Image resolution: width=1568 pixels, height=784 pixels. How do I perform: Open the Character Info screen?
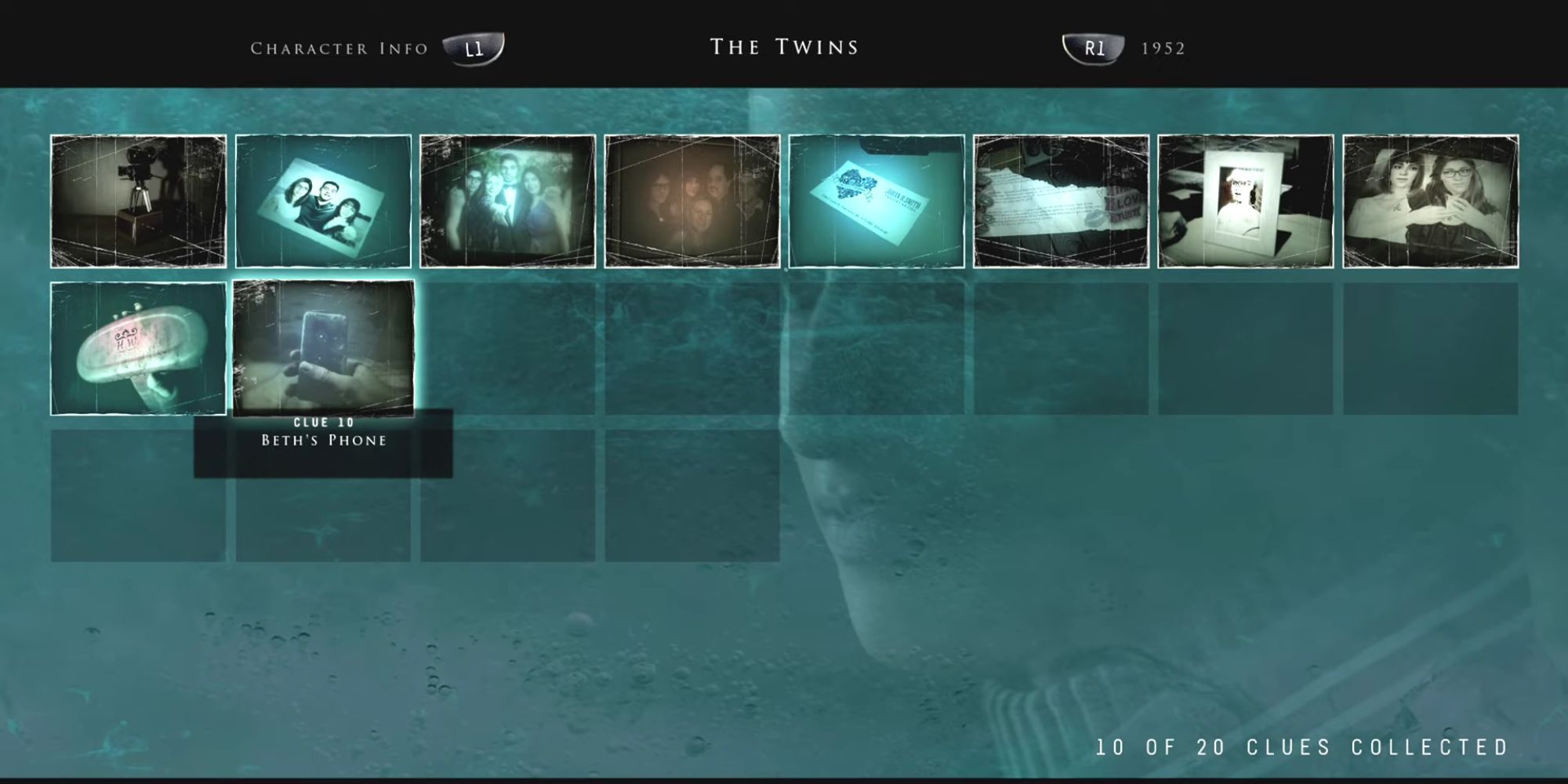pos(337,47)
